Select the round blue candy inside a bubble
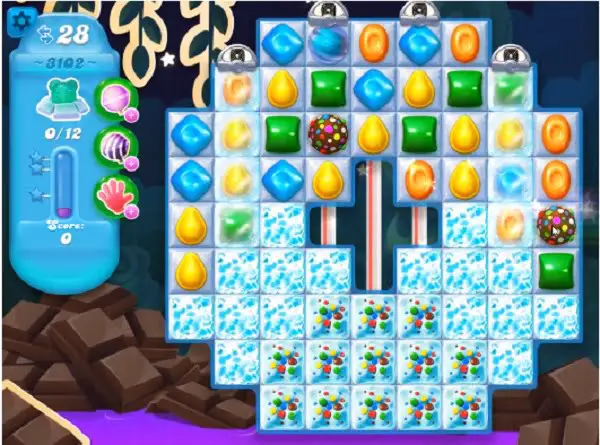Viewport: 600px width, 445px height. (x=326, y=42)
